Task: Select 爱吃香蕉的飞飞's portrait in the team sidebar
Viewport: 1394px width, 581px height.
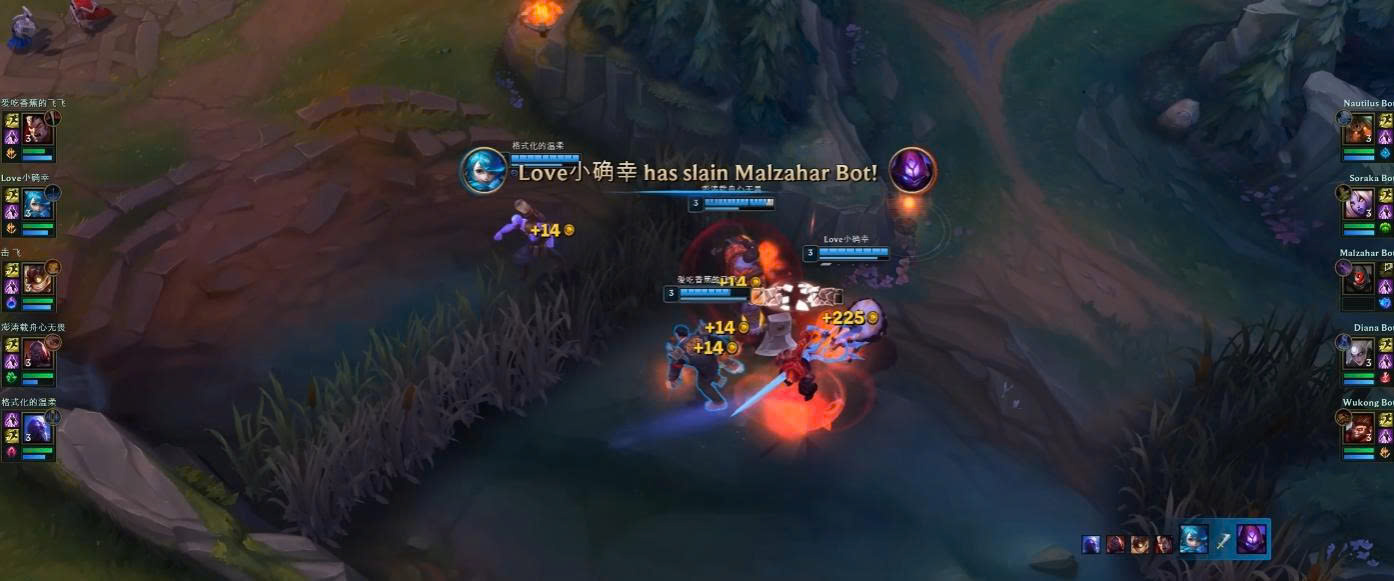Action: (x=37, y=128)
